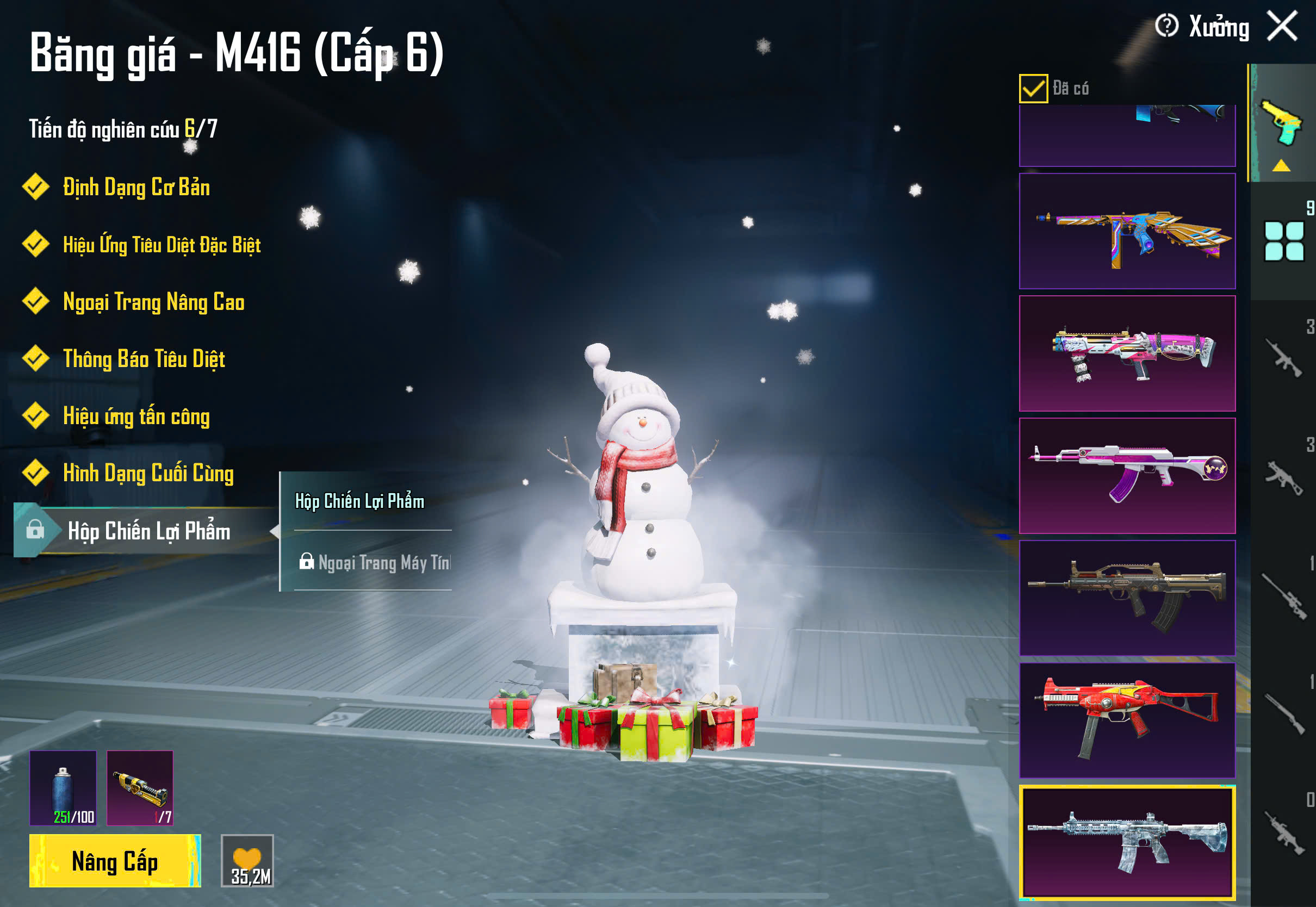
Task: Switch to the all-categories grid tab
Action: click(x=1283, y=241)
